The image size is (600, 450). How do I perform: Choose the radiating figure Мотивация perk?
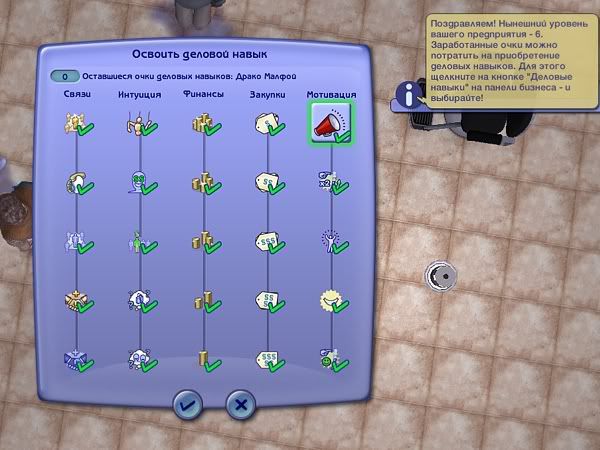coord(328,241)
